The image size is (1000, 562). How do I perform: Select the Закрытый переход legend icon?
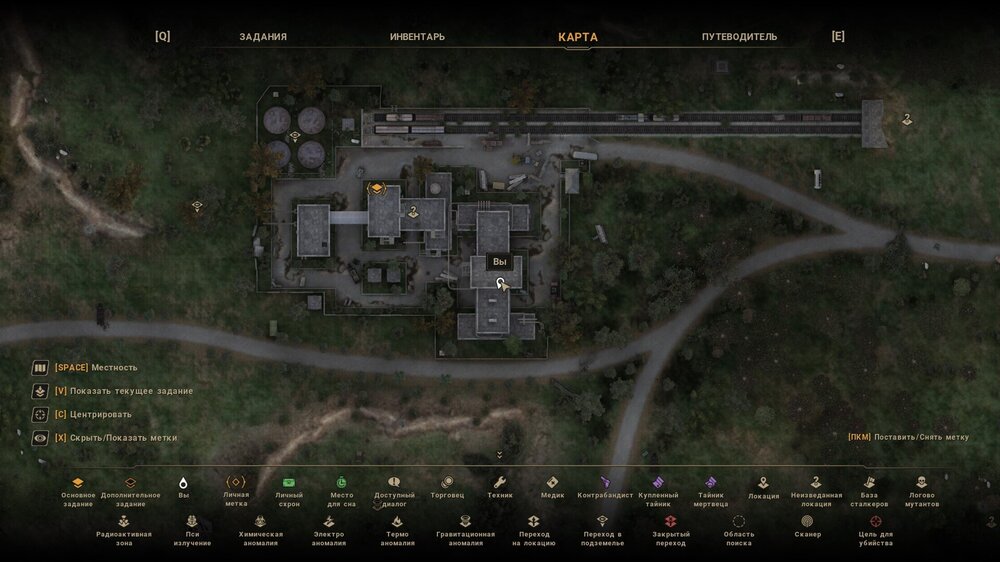670,526
